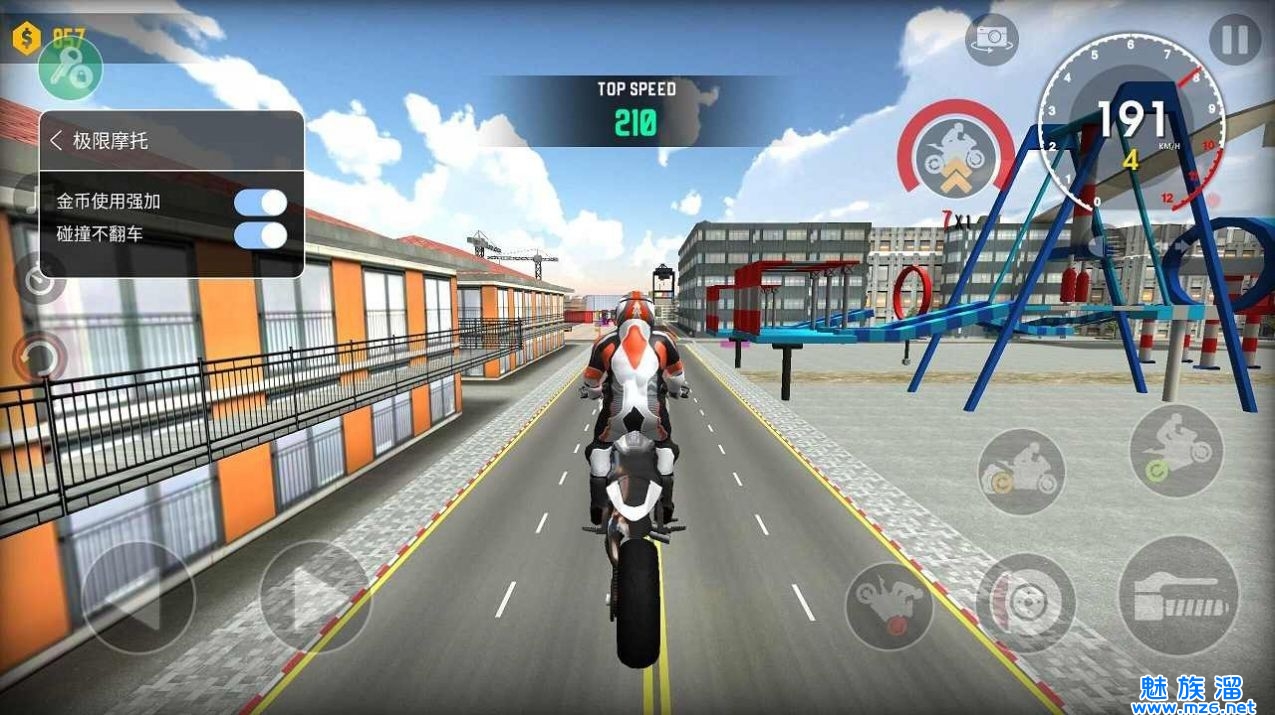Screen dimensions: 1275x715
Task: Toggle the 碰撞不翻车 switch
Action: 260,235
